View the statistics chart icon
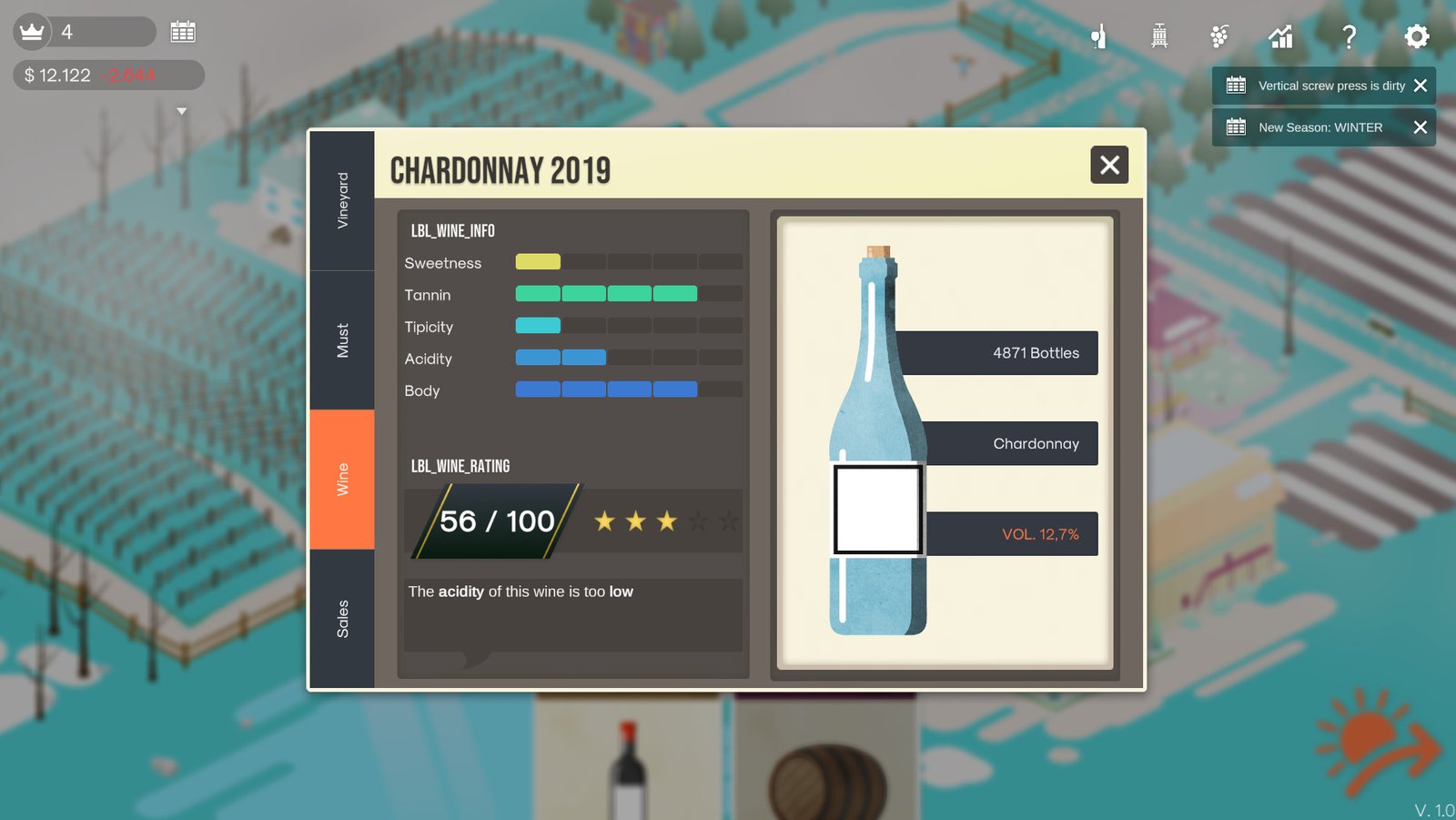 click(1280, 36)
